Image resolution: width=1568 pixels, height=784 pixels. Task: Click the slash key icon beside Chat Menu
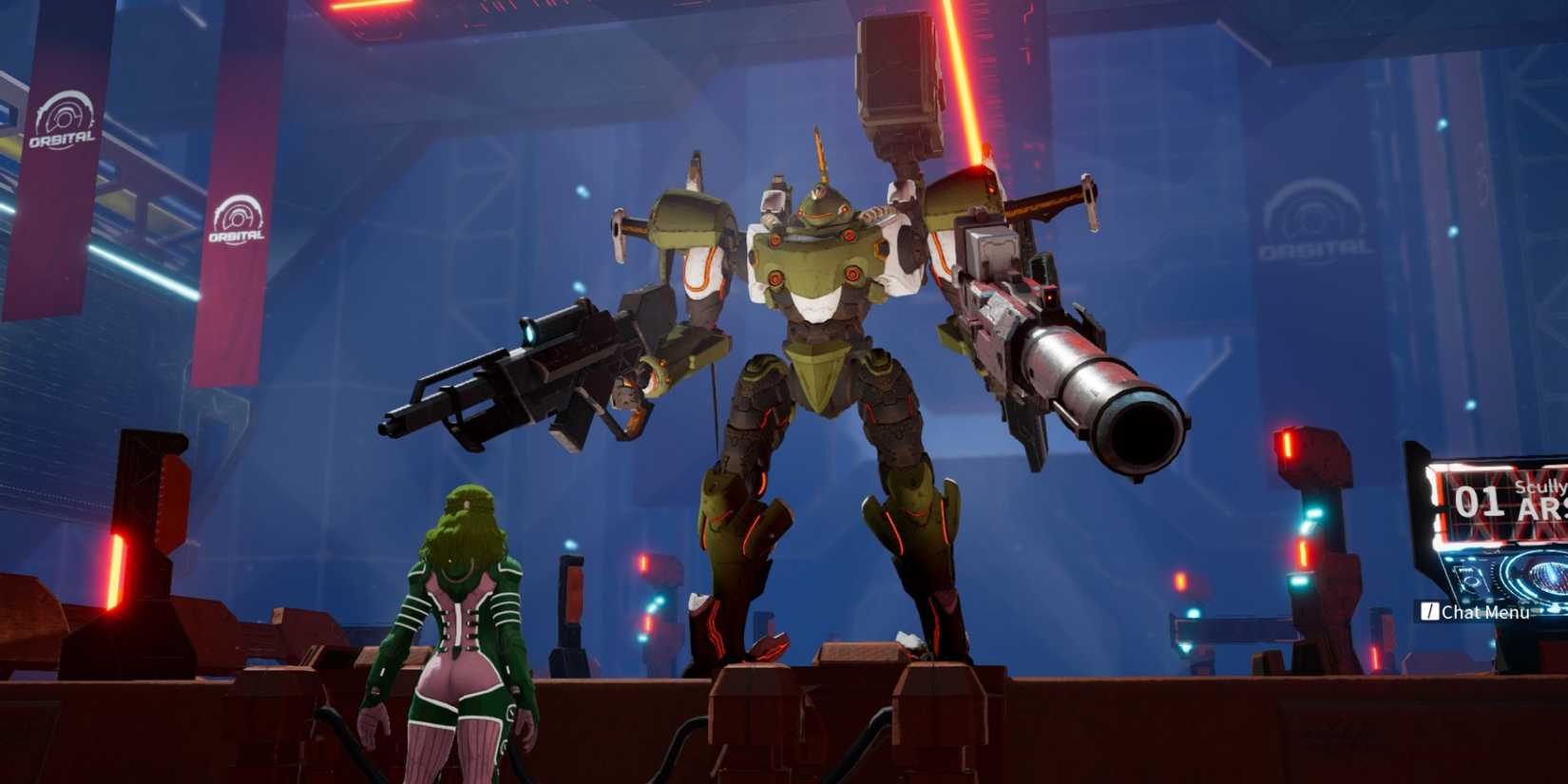click(x=1430, y=611)
